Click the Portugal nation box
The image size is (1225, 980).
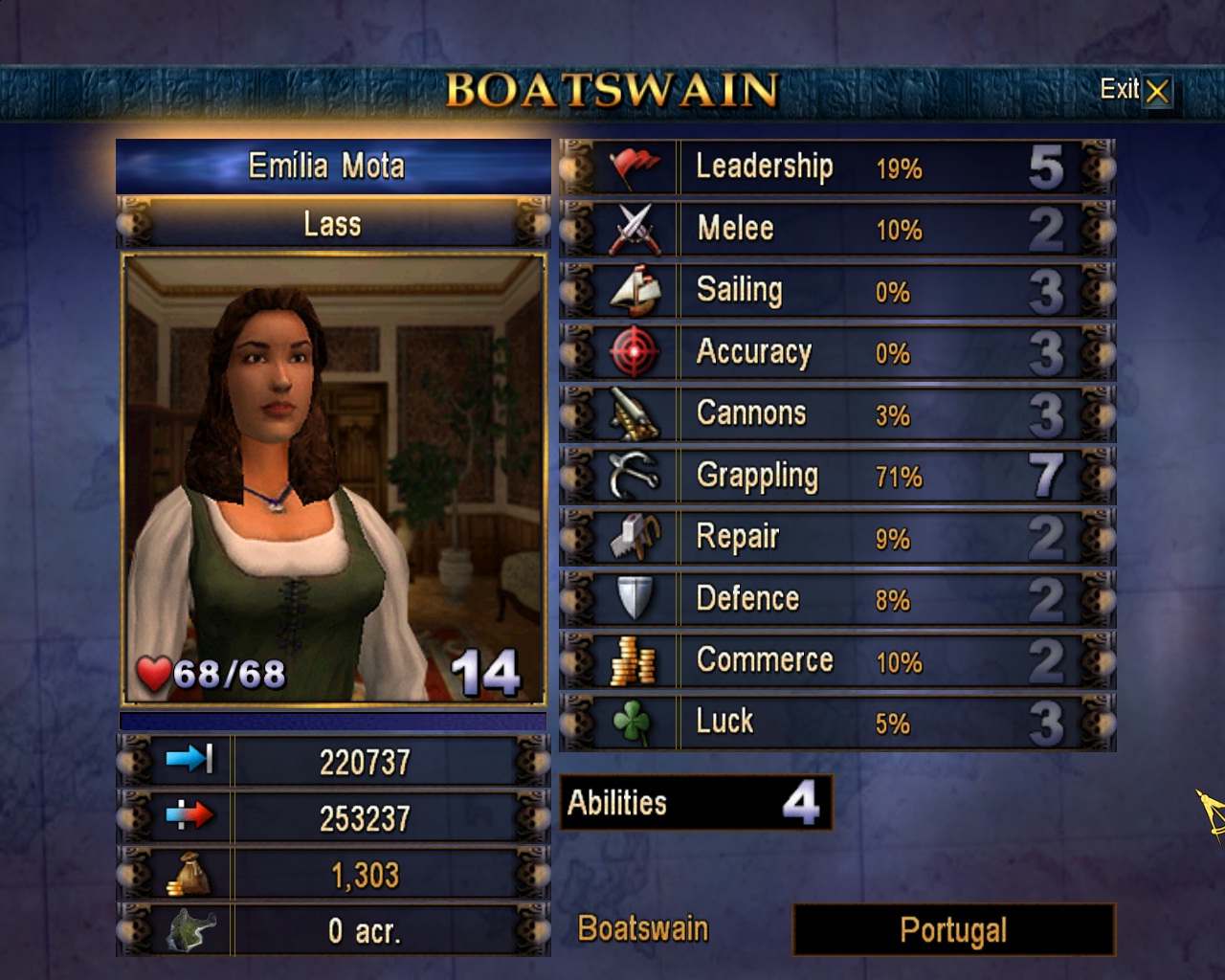tap(953, 930)
